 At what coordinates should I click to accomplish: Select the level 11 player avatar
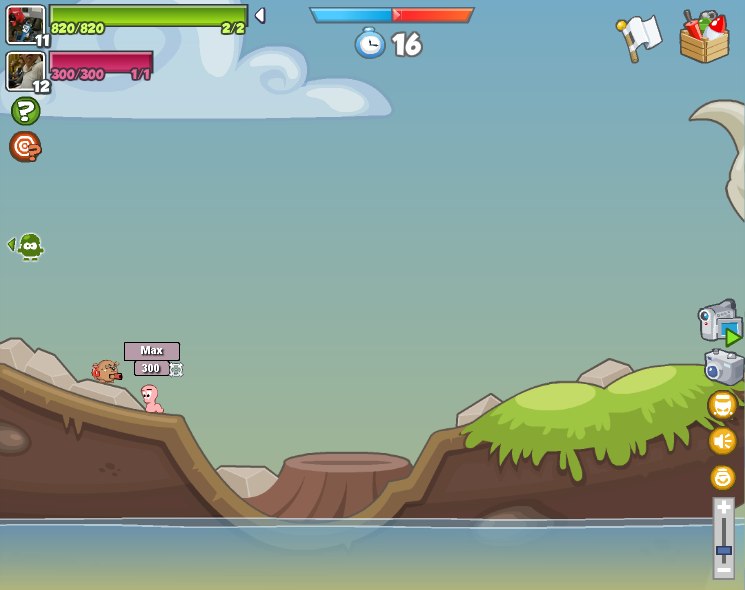26,24
